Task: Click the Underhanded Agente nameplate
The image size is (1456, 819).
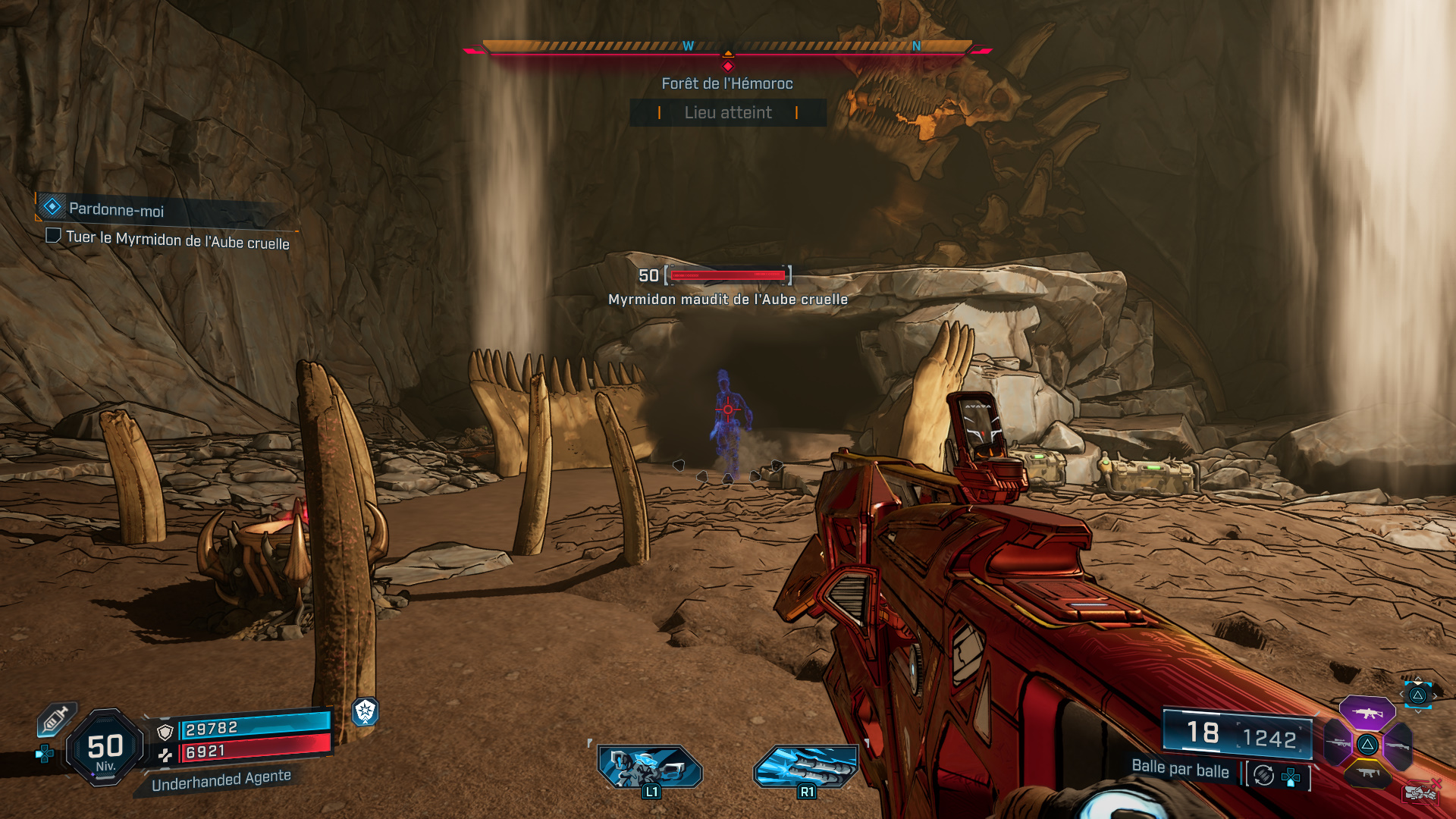Action: point(222,777)
